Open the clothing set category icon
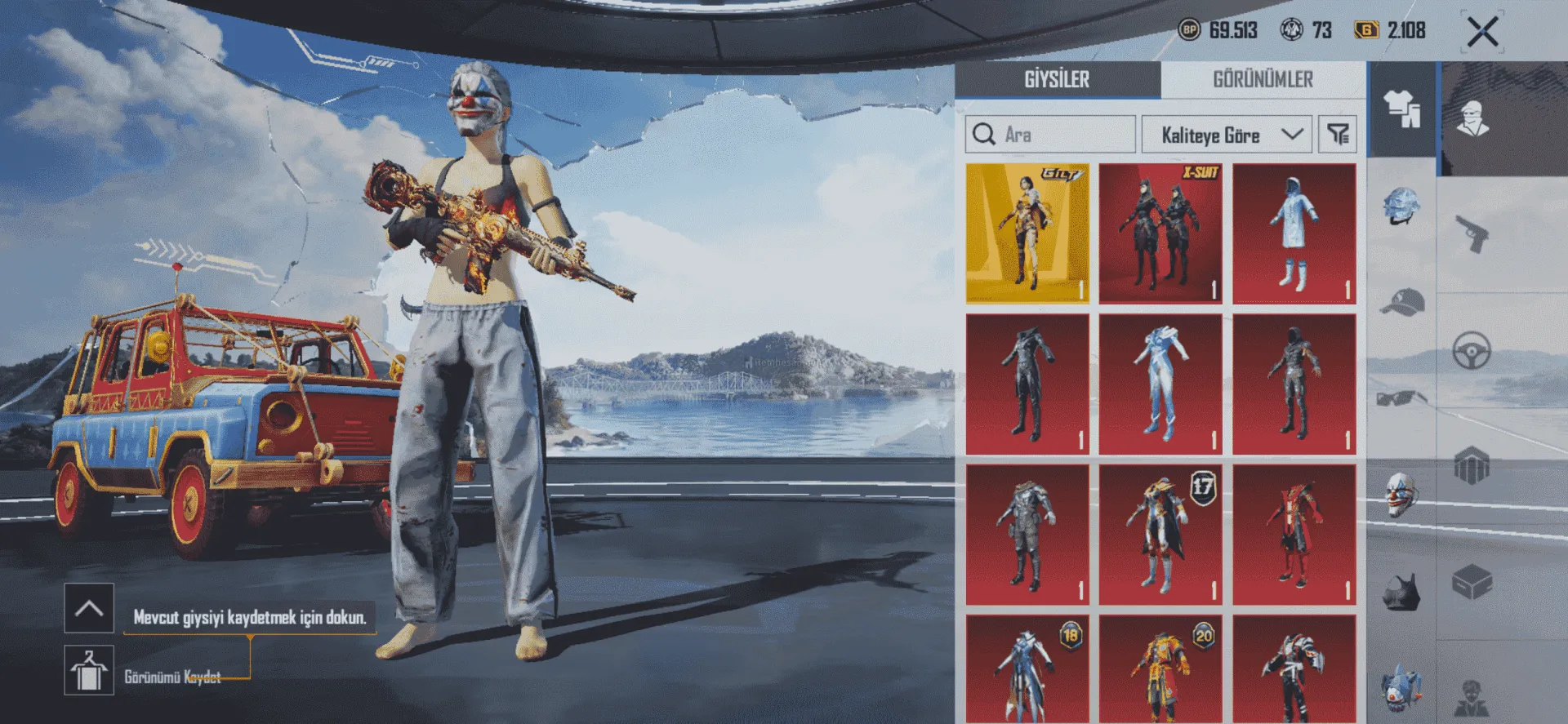1568x724 pixels. (x=1401, y=109)
